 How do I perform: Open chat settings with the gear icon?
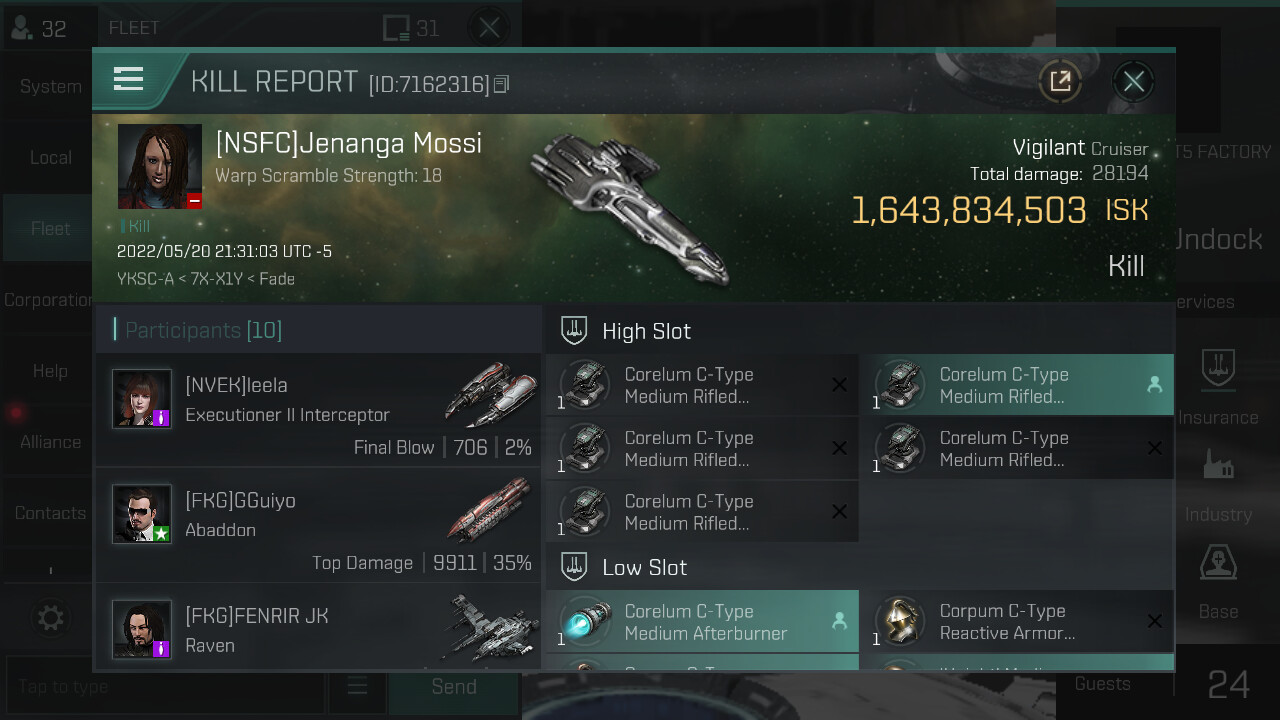[50, 618]
